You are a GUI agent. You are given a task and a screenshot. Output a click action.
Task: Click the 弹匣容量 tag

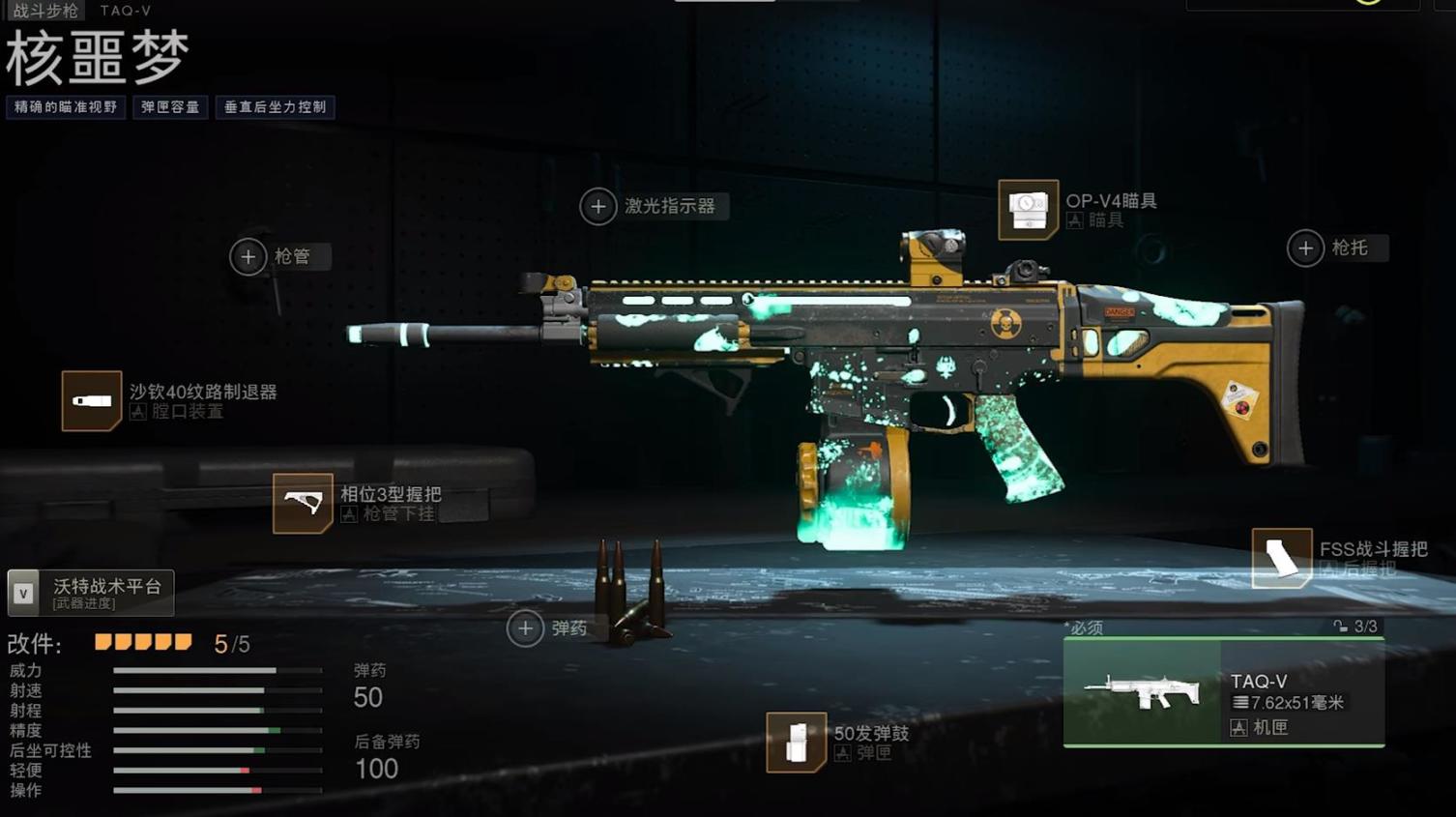pyautogui.click(x=170, y=107)
